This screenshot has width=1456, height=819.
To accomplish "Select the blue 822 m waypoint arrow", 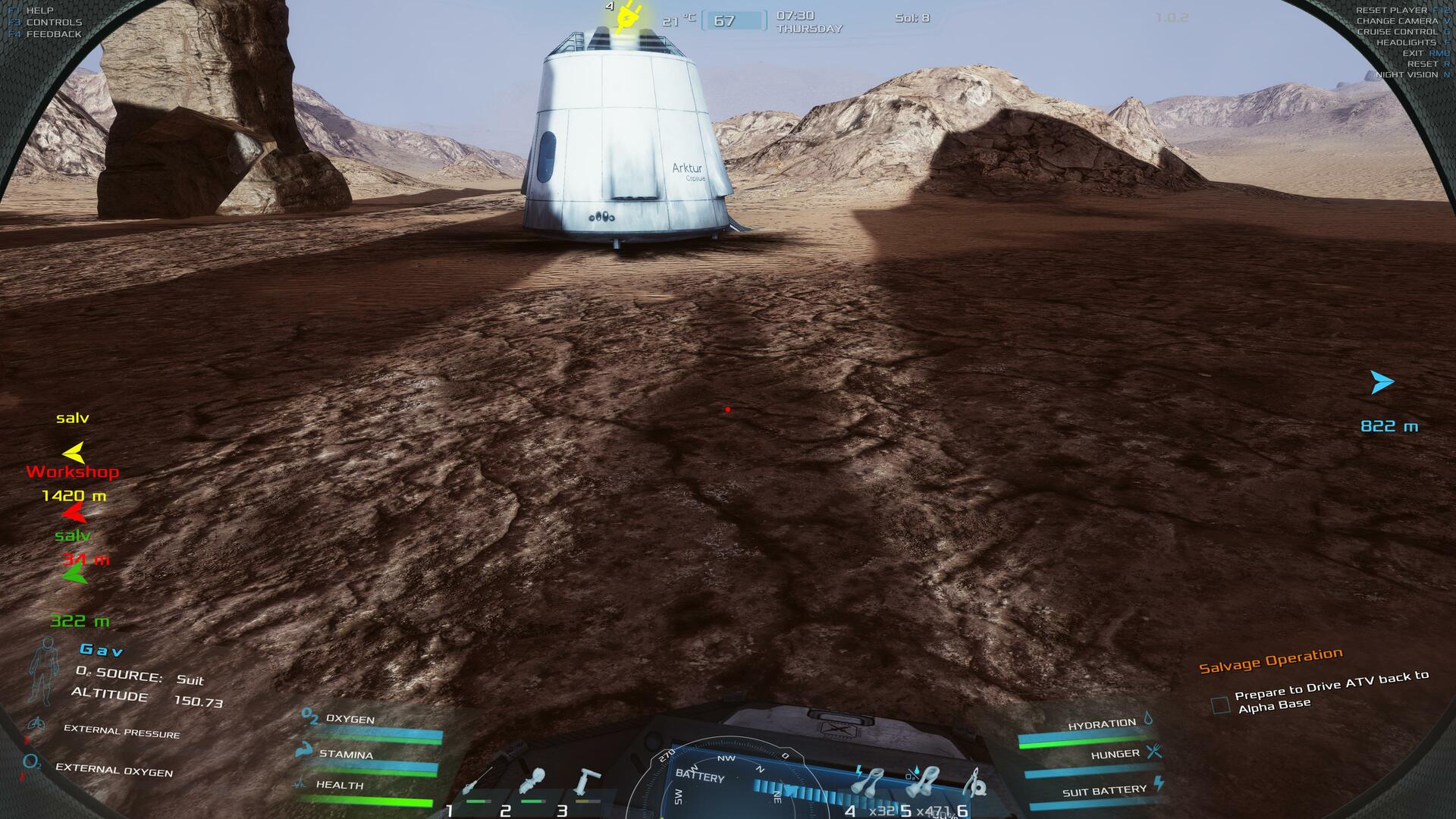I will pyautogui.click(x=1382, y=382).
